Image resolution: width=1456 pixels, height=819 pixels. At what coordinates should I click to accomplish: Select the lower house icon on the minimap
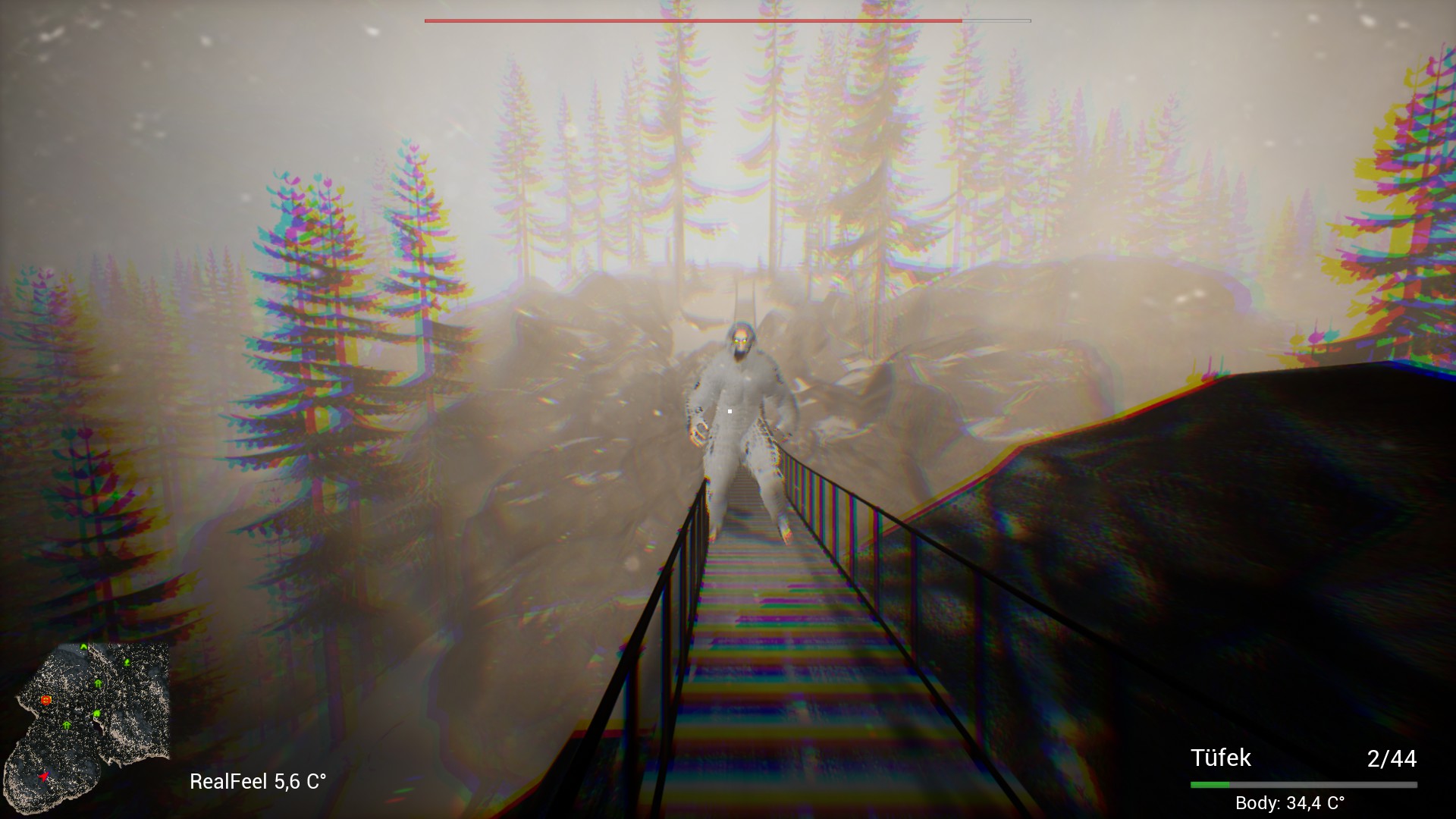coord(67,725)
